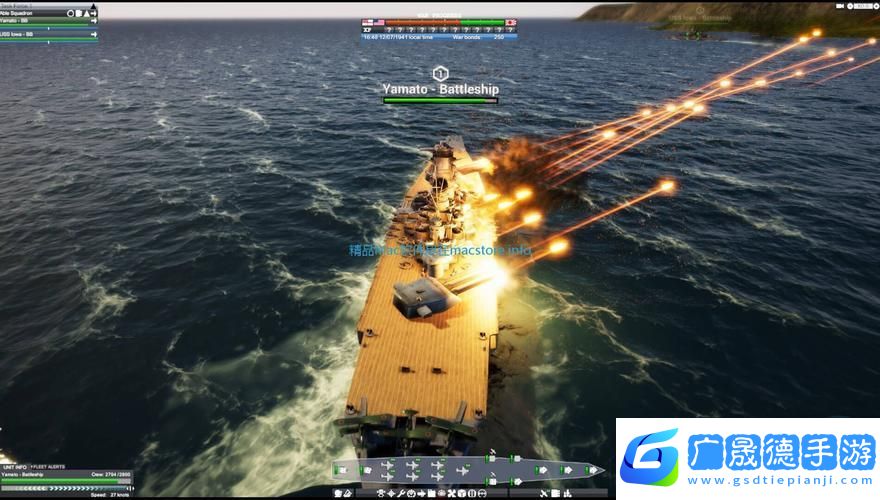Viewport: 880px width, 500px height.
Task: Collapse the fleet list panel arrow
Action: pyautogui.click(x=94, y=5)
